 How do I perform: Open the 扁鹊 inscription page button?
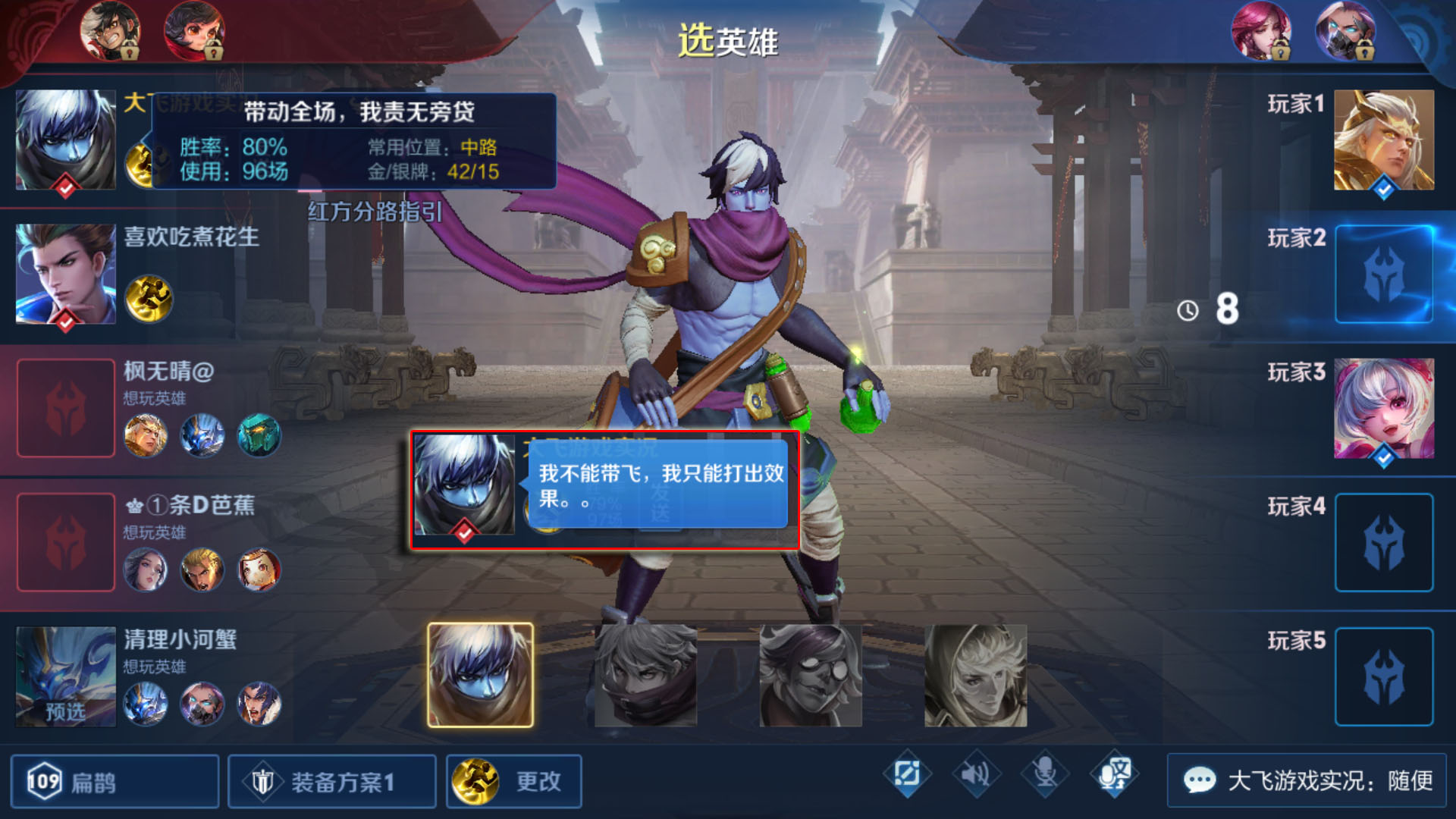[114, 781]
